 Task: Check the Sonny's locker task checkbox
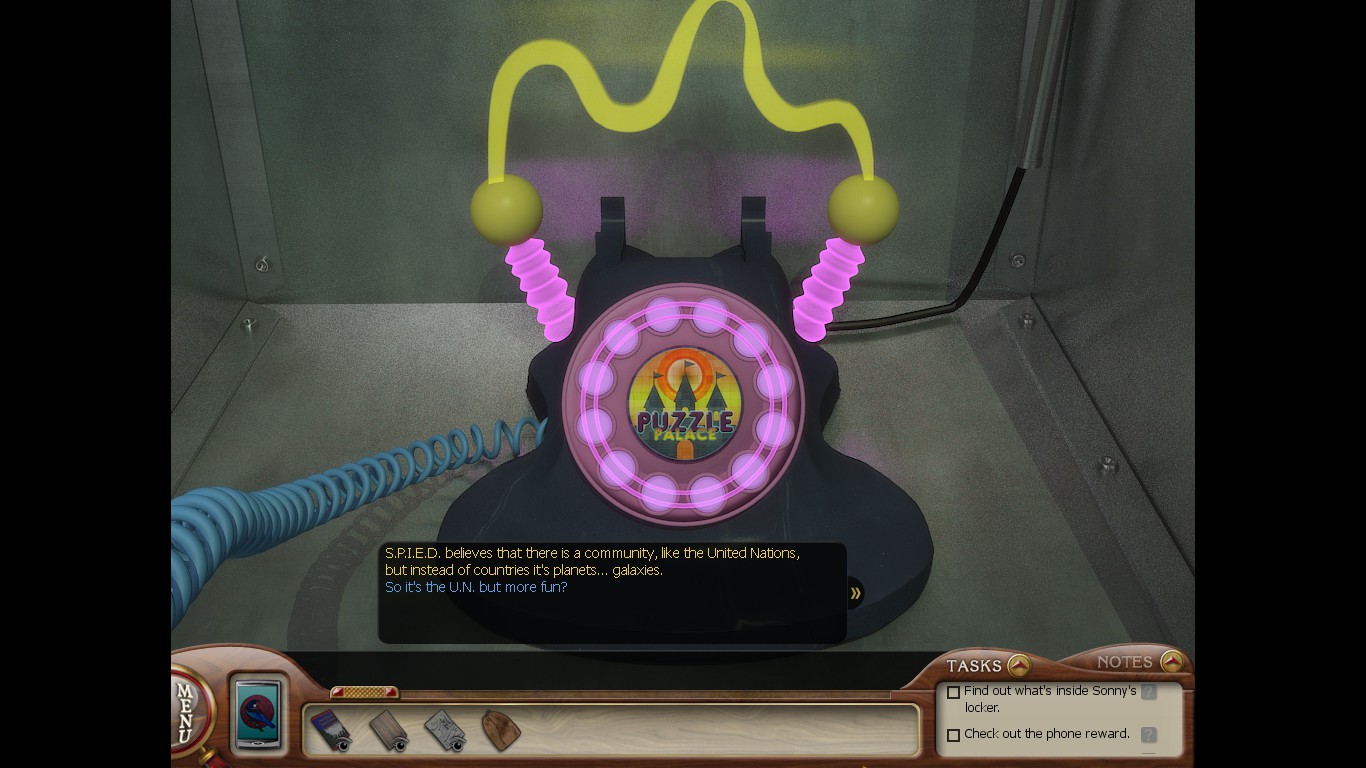(x=953, y=692)
